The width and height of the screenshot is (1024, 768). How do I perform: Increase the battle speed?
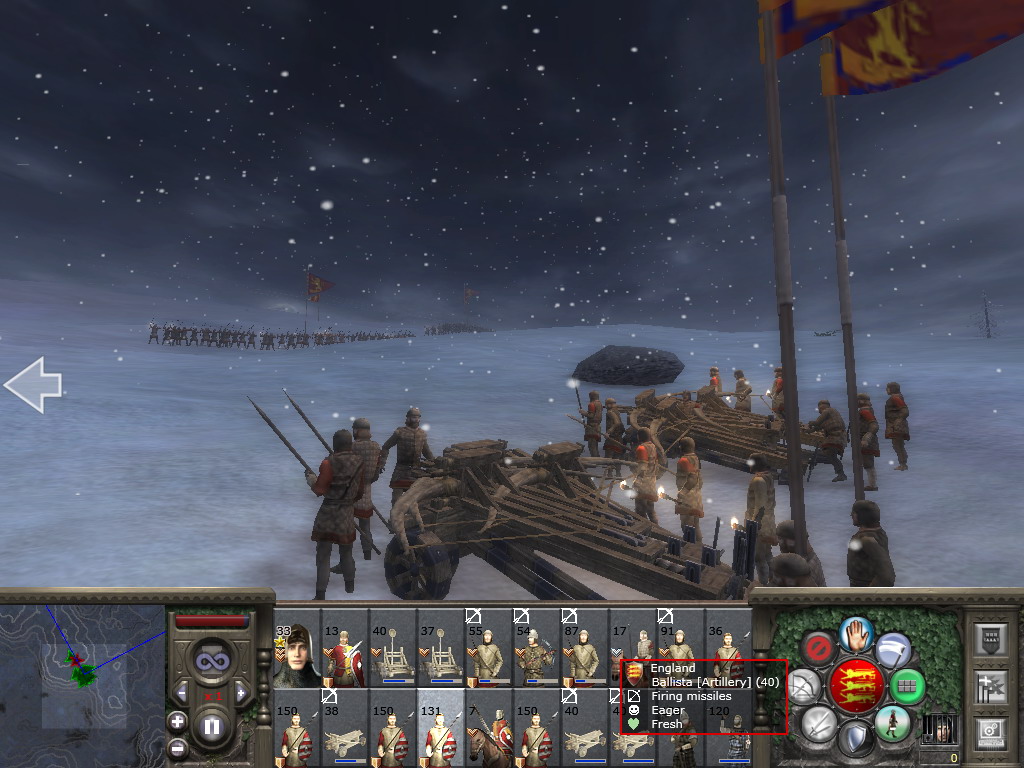(240, 692)
